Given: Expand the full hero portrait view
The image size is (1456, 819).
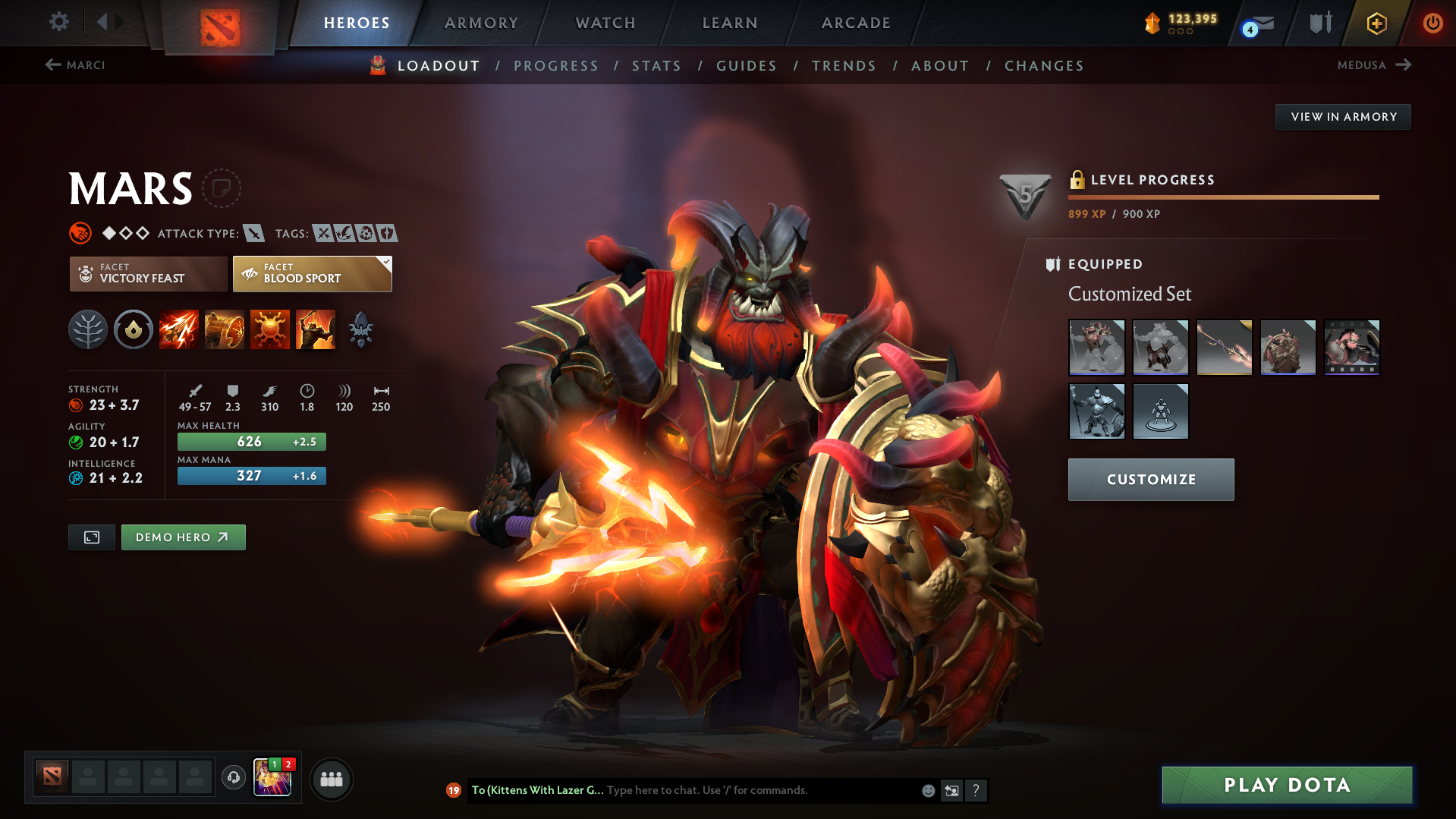Looking at the screenshot, I should click(x=91, y=537).
